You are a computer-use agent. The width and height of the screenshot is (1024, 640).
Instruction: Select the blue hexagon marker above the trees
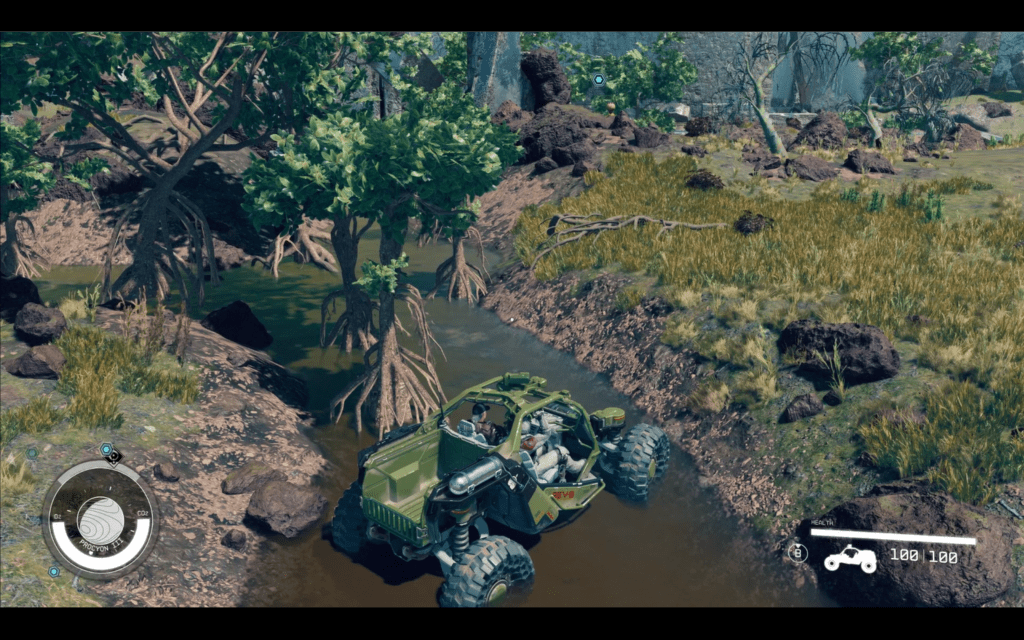(598, 79)
